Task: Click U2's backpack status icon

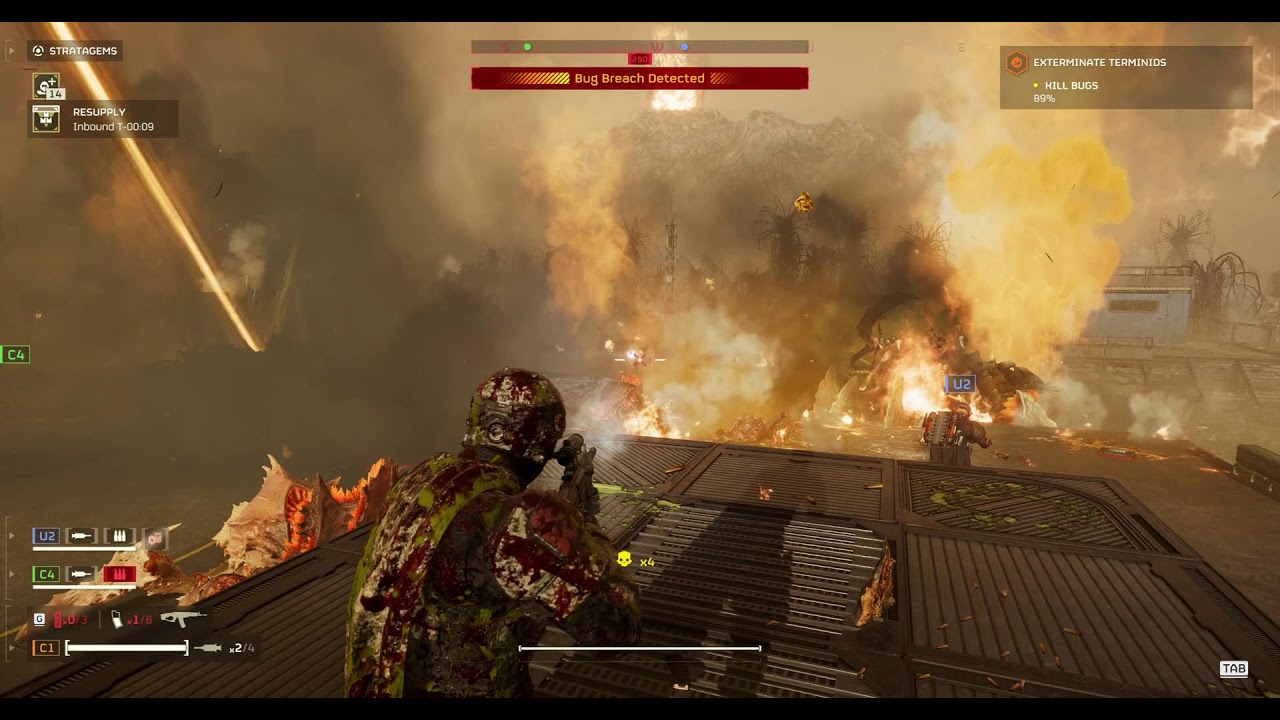Action: pos(155,537)
